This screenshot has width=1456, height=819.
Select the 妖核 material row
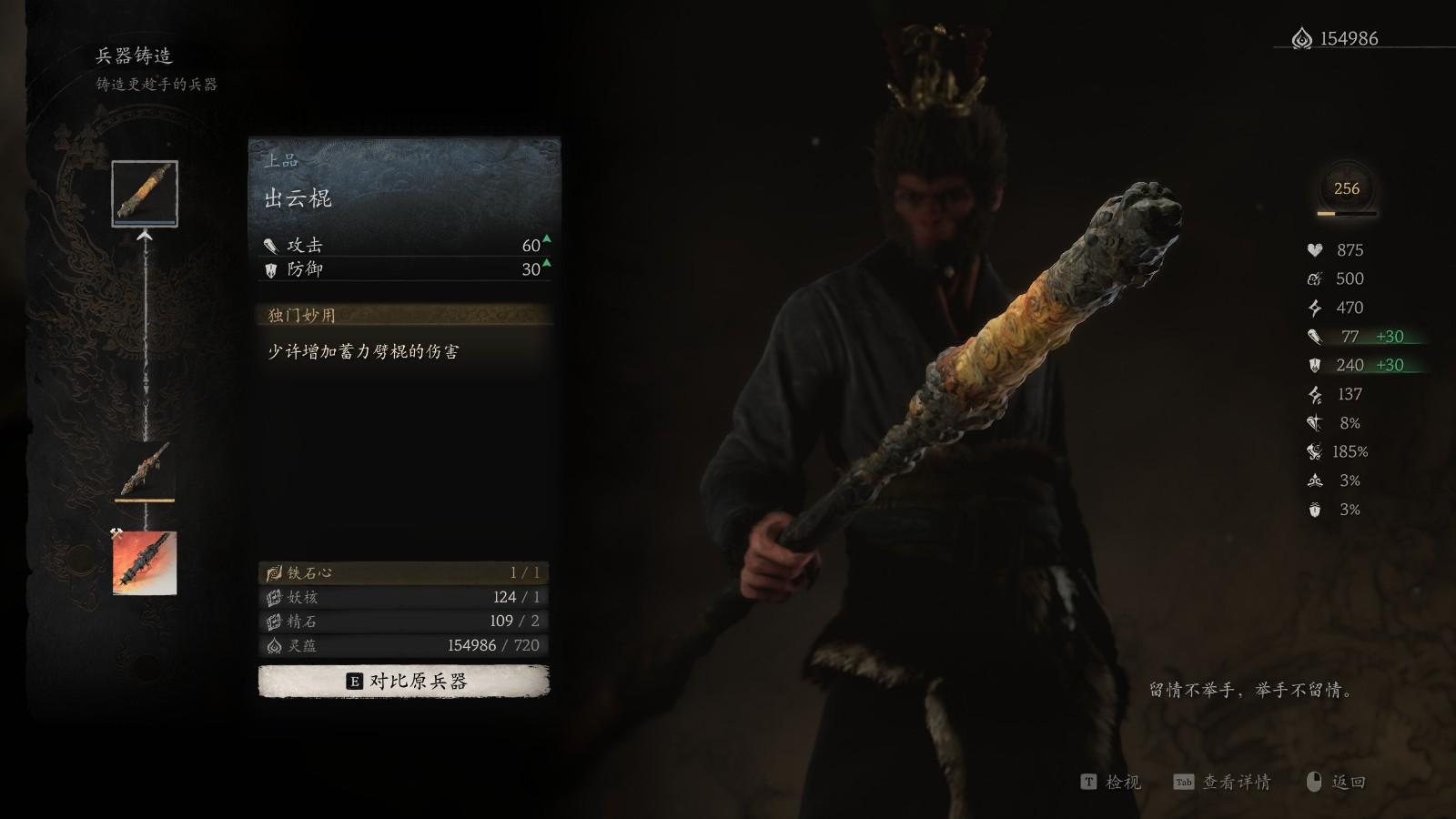tap(404, 597)
